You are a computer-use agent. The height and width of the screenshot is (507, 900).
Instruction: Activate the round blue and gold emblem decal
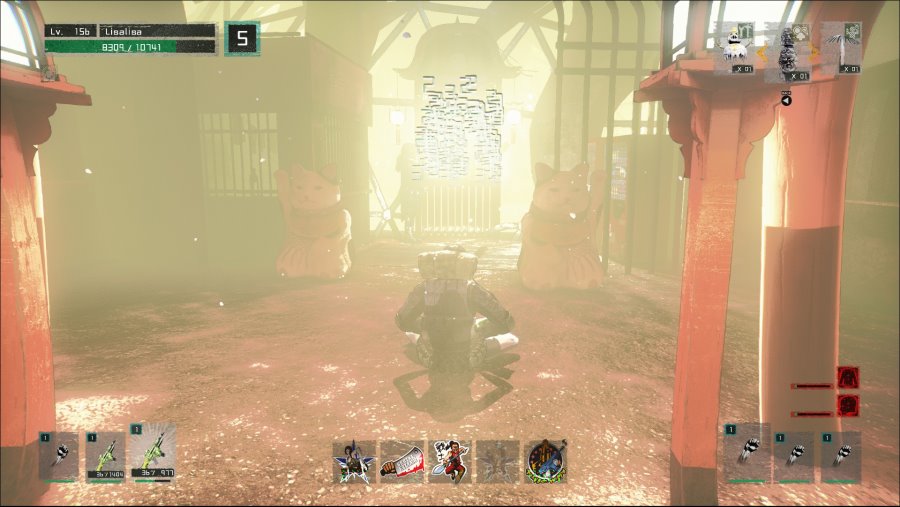coord(546,462)
